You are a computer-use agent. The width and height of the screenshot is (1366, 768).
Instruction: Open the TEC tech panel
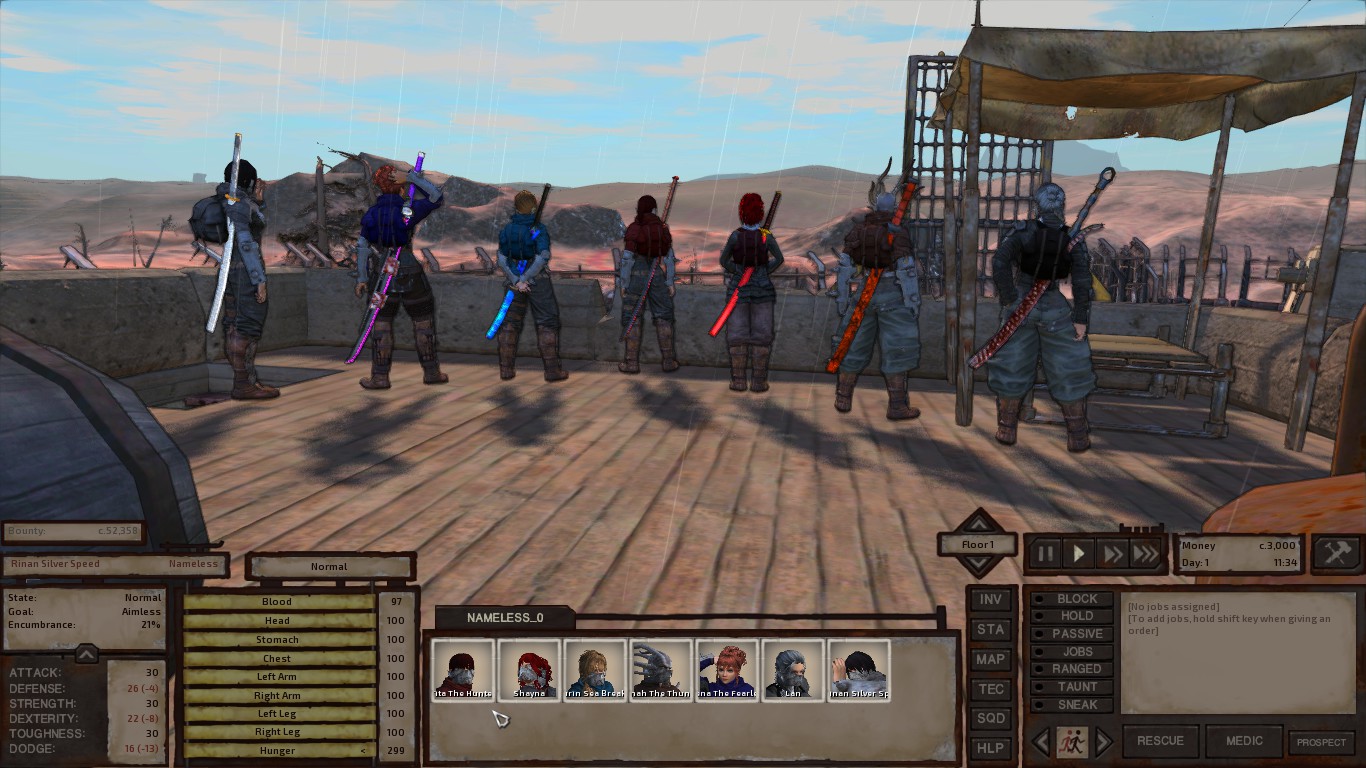[x=990, y=689]
